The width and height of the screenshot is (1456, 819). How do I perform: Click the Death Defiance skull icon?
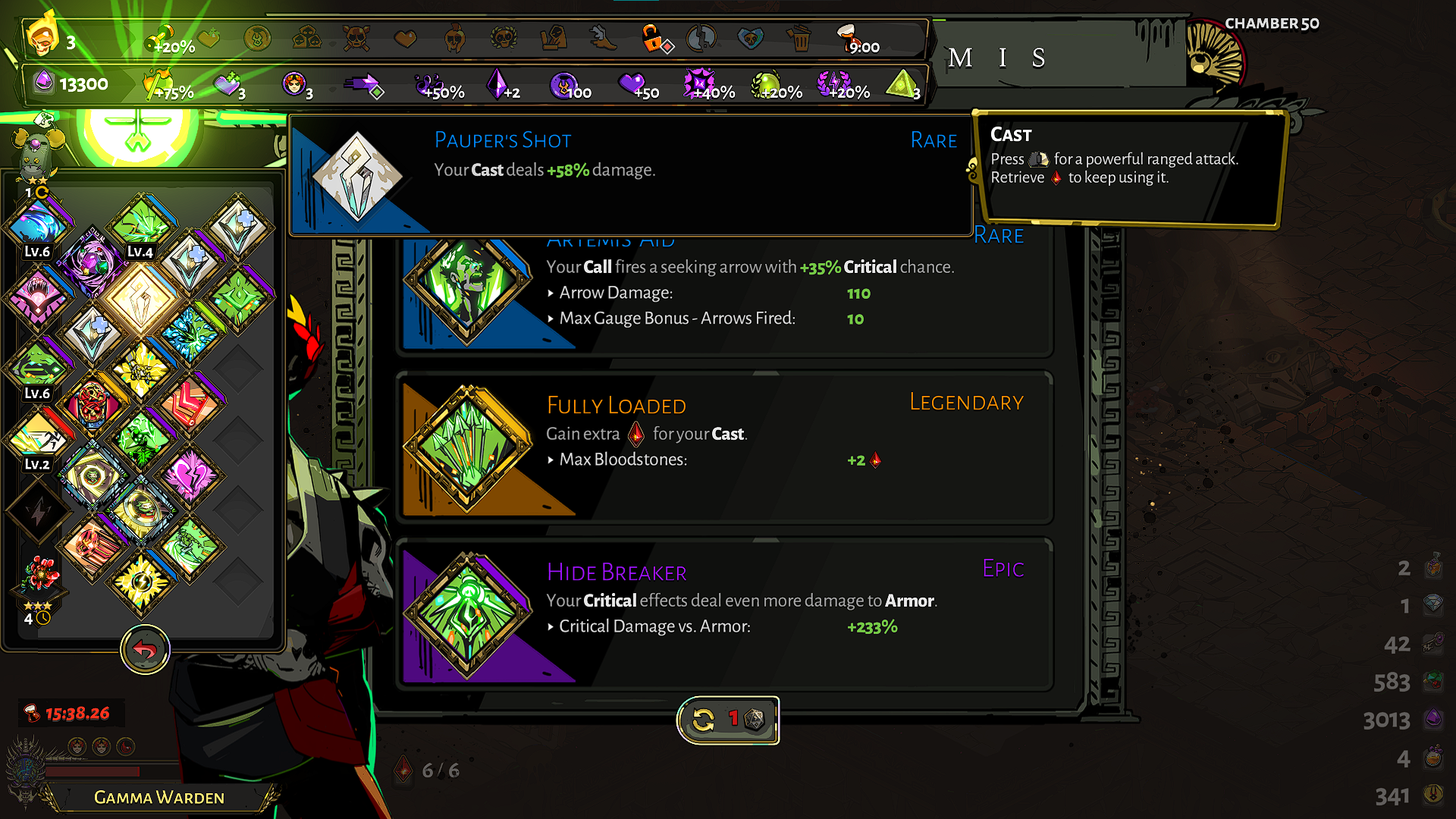(356, 39)
